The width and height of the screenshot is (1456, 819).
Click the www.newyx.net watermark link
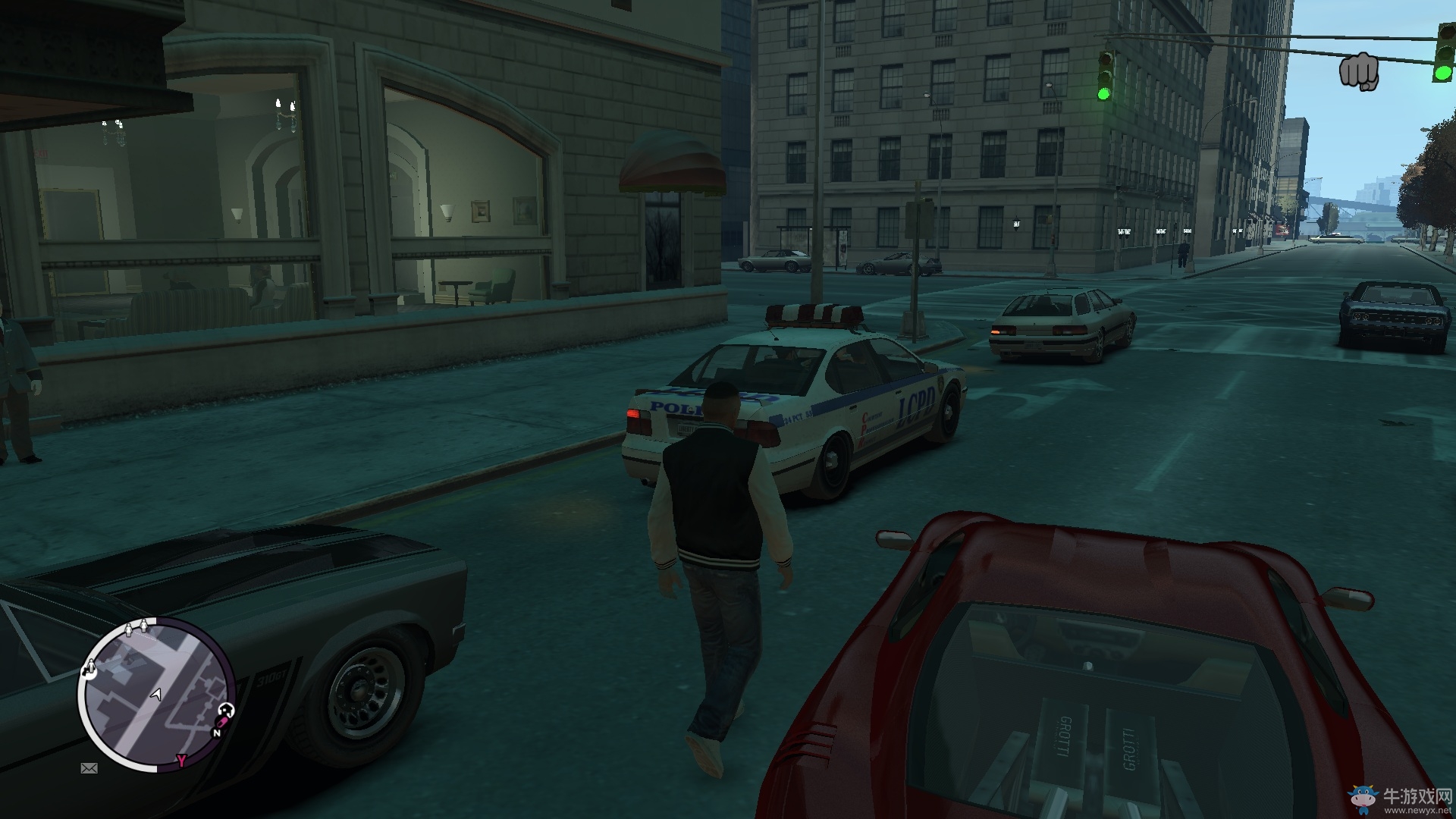(x=1418, y=810)
